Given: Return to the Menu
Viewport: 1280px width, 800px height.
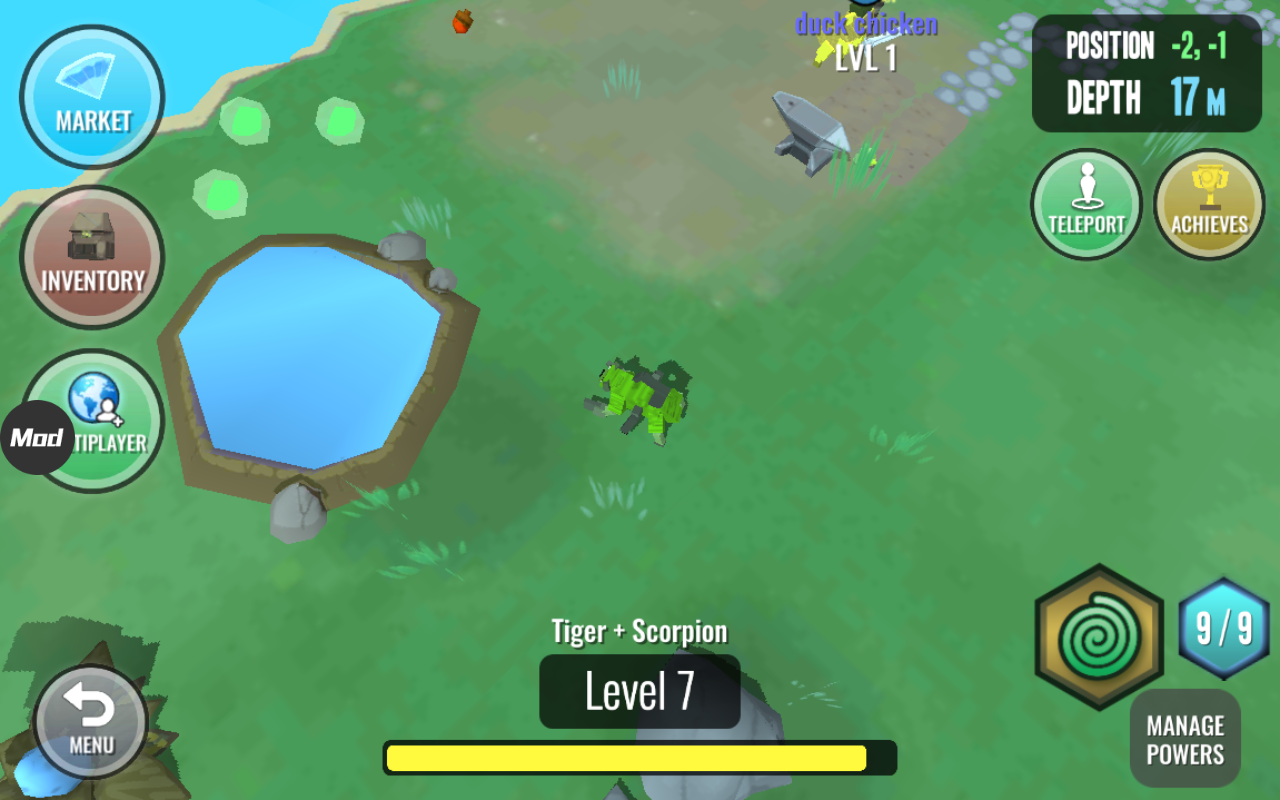Looking at the screenshot, I should 91,721.
